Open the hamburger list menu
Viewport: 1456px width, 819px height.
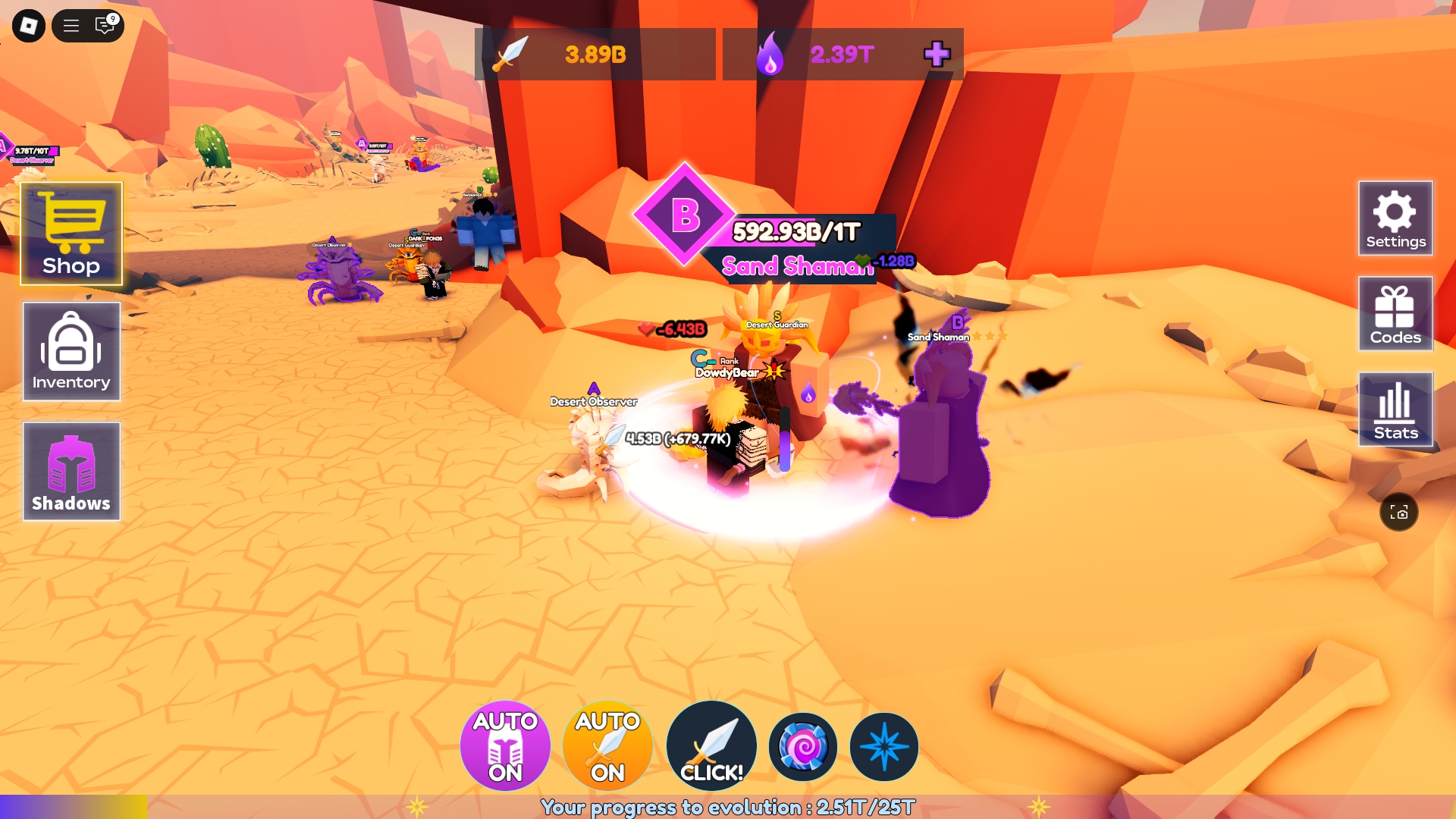click(x=71, y=26)
